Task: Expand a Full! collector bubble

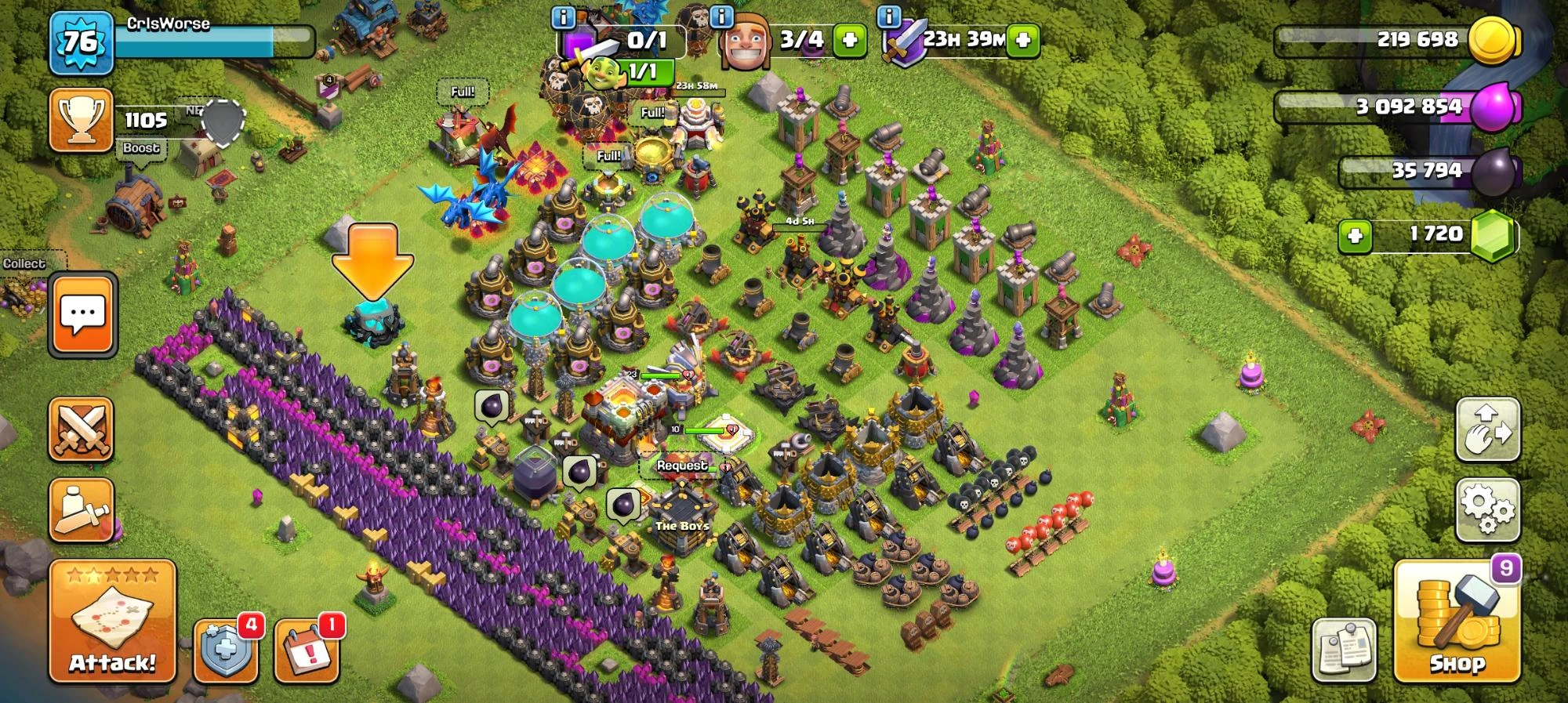Action: (x=463, y=90)
